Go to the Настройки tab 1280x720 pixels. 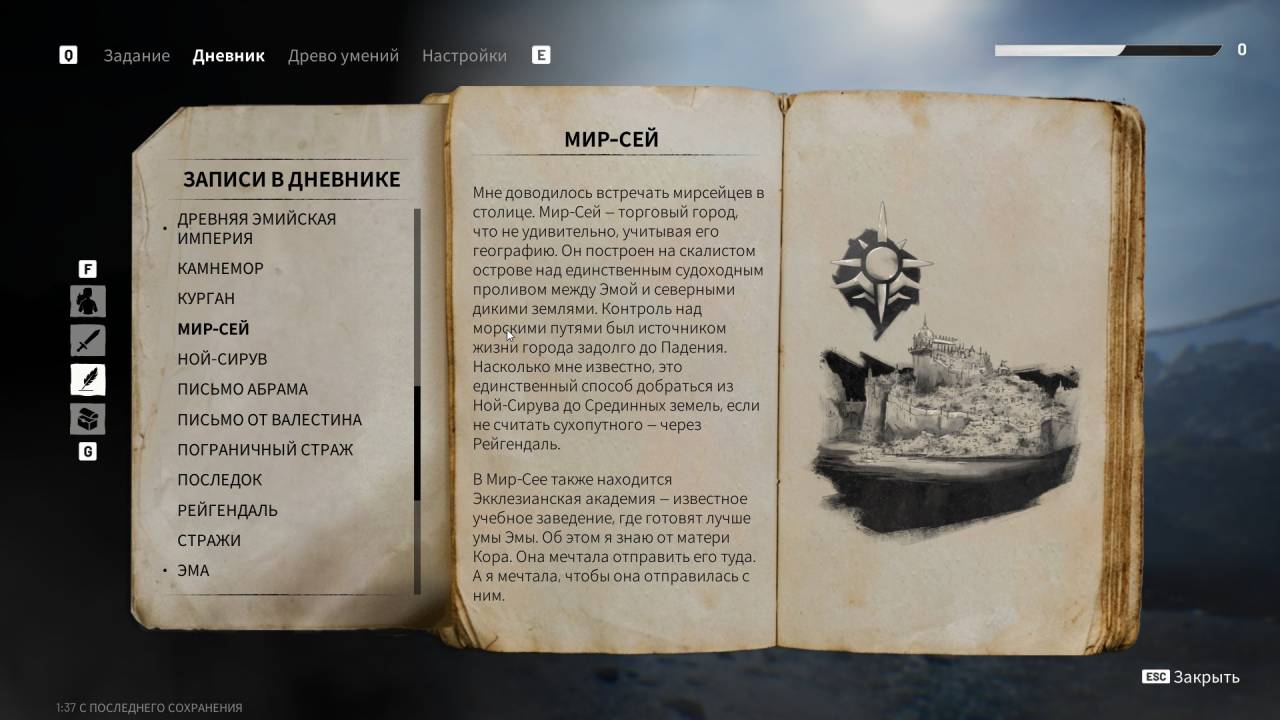tap(464, 56)
